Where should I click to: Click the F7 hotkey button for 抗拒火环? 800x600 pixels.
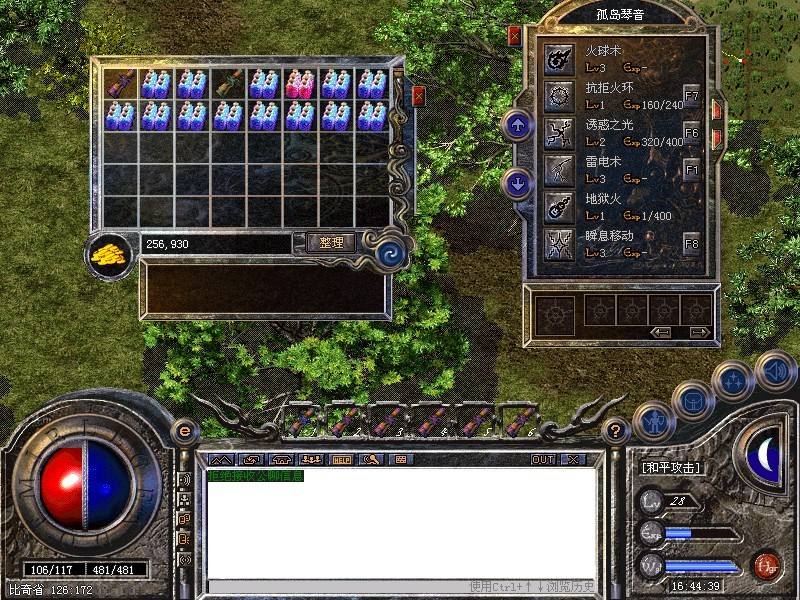(692, 97)
